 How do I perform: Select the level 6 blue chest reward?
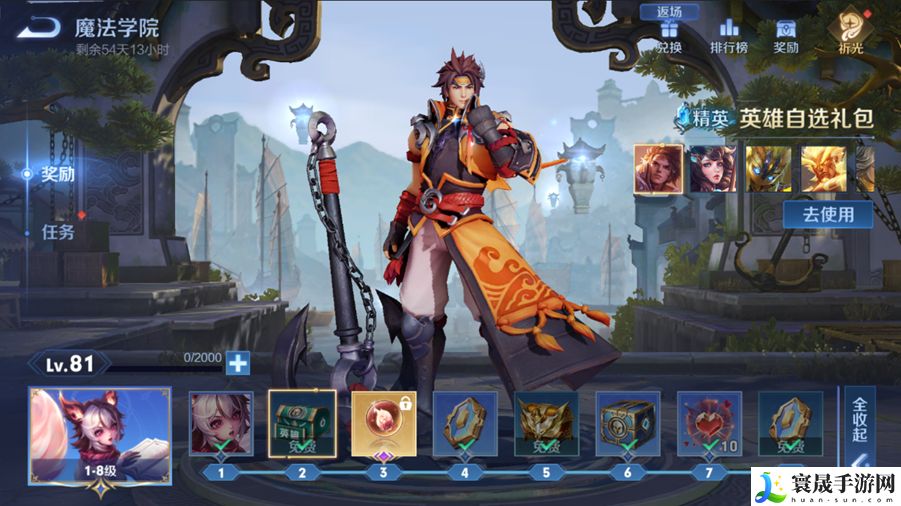tap(628, 423)
